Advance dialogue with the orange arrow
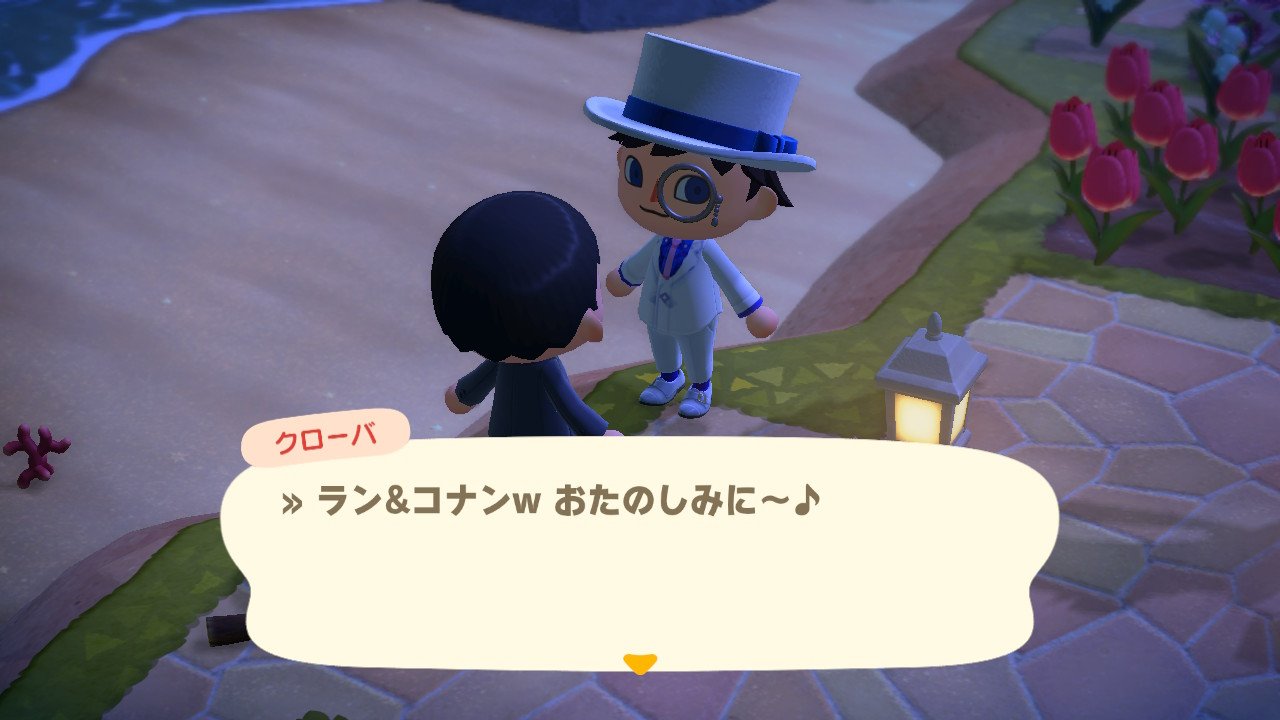The width and height of the screenshot is (1280, 720). [639, 662]
